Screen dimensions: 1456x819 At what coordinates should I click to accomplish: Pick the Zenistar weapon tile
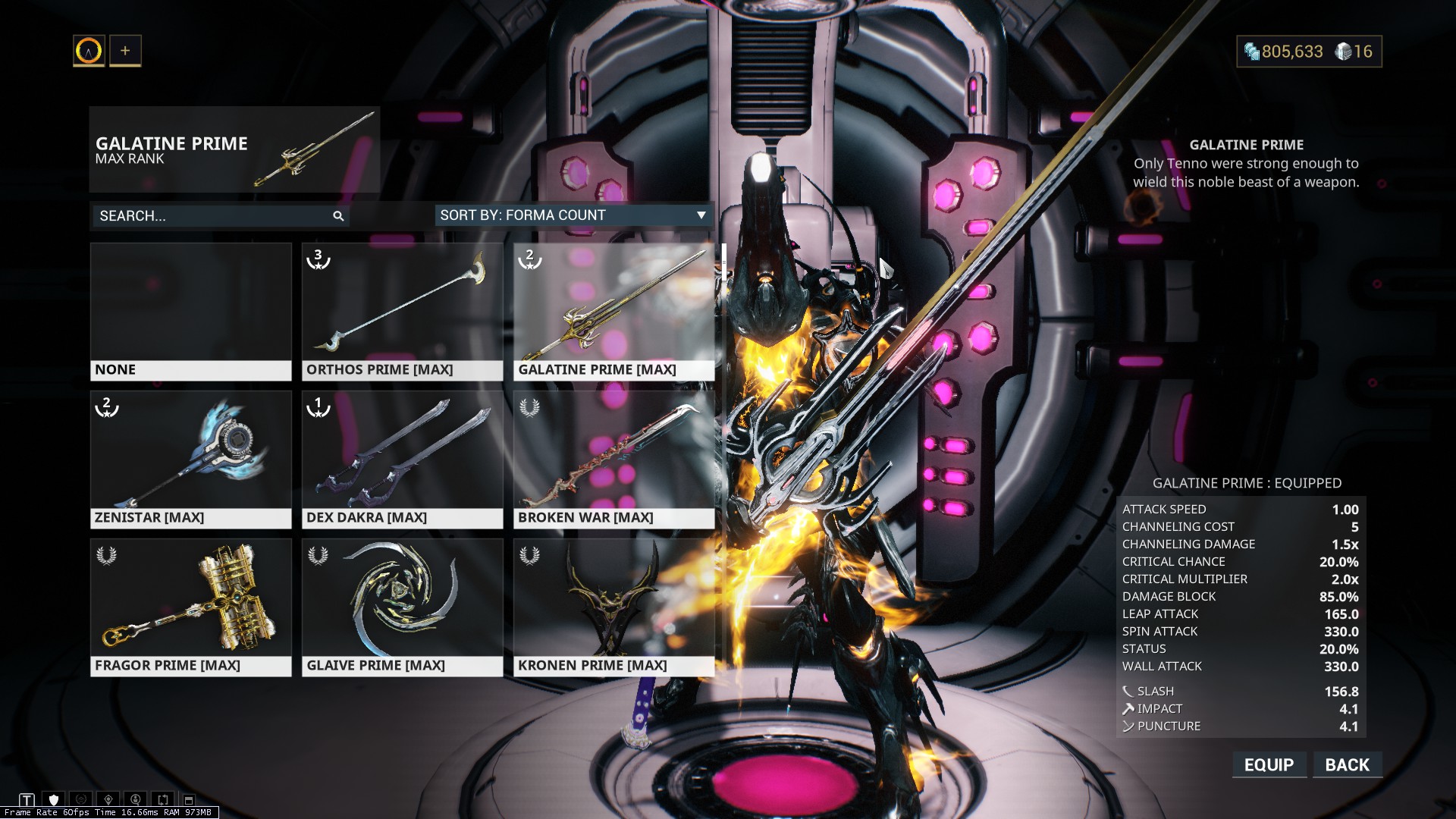click(190, 459)
